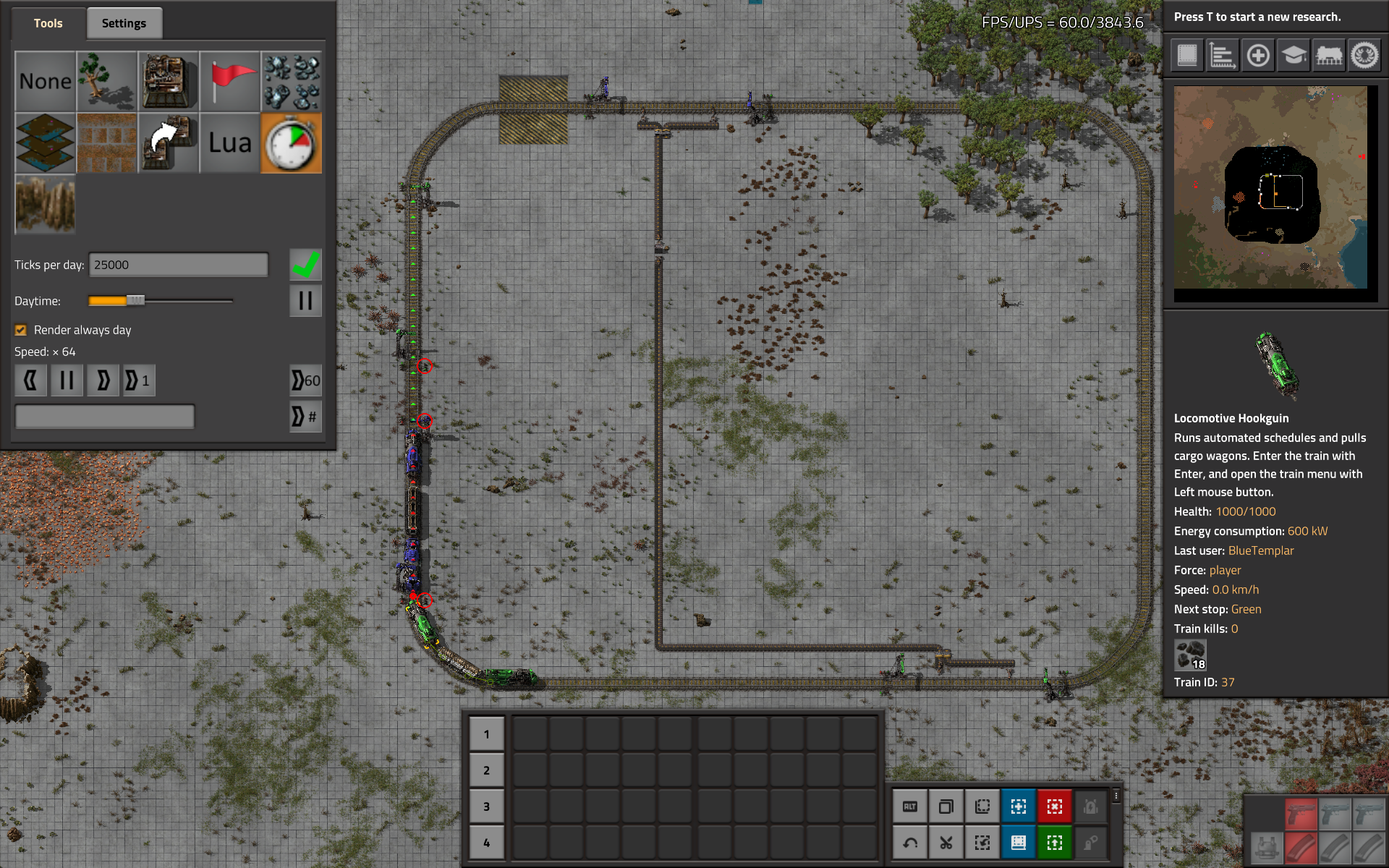Image resolution: width=1389 pixels, height=868 pixels.
Task: Select the None tool
Action: click(x=45, y=81)
